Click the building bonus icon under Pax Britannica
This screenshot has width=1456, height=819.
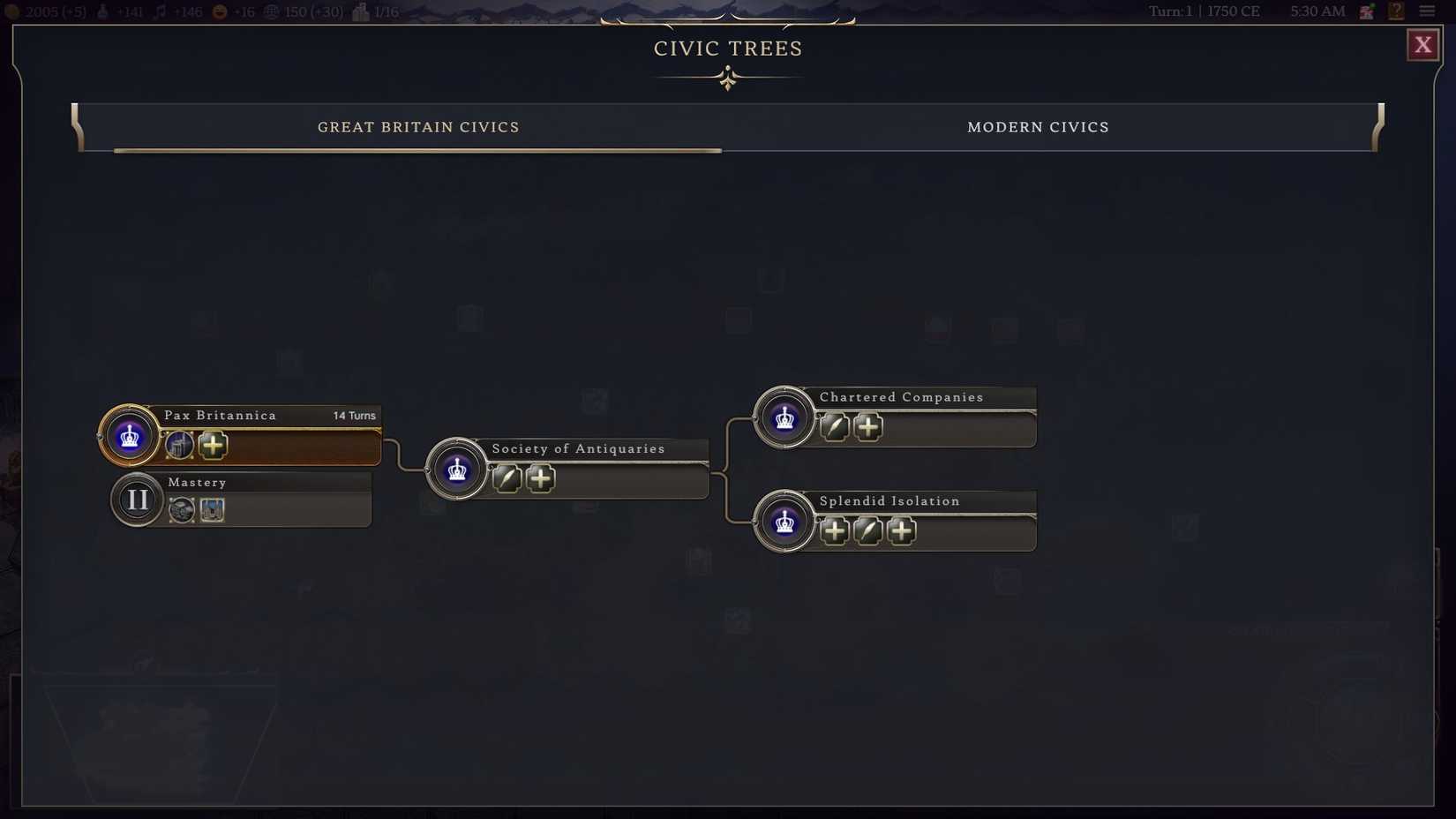(179, 446)
